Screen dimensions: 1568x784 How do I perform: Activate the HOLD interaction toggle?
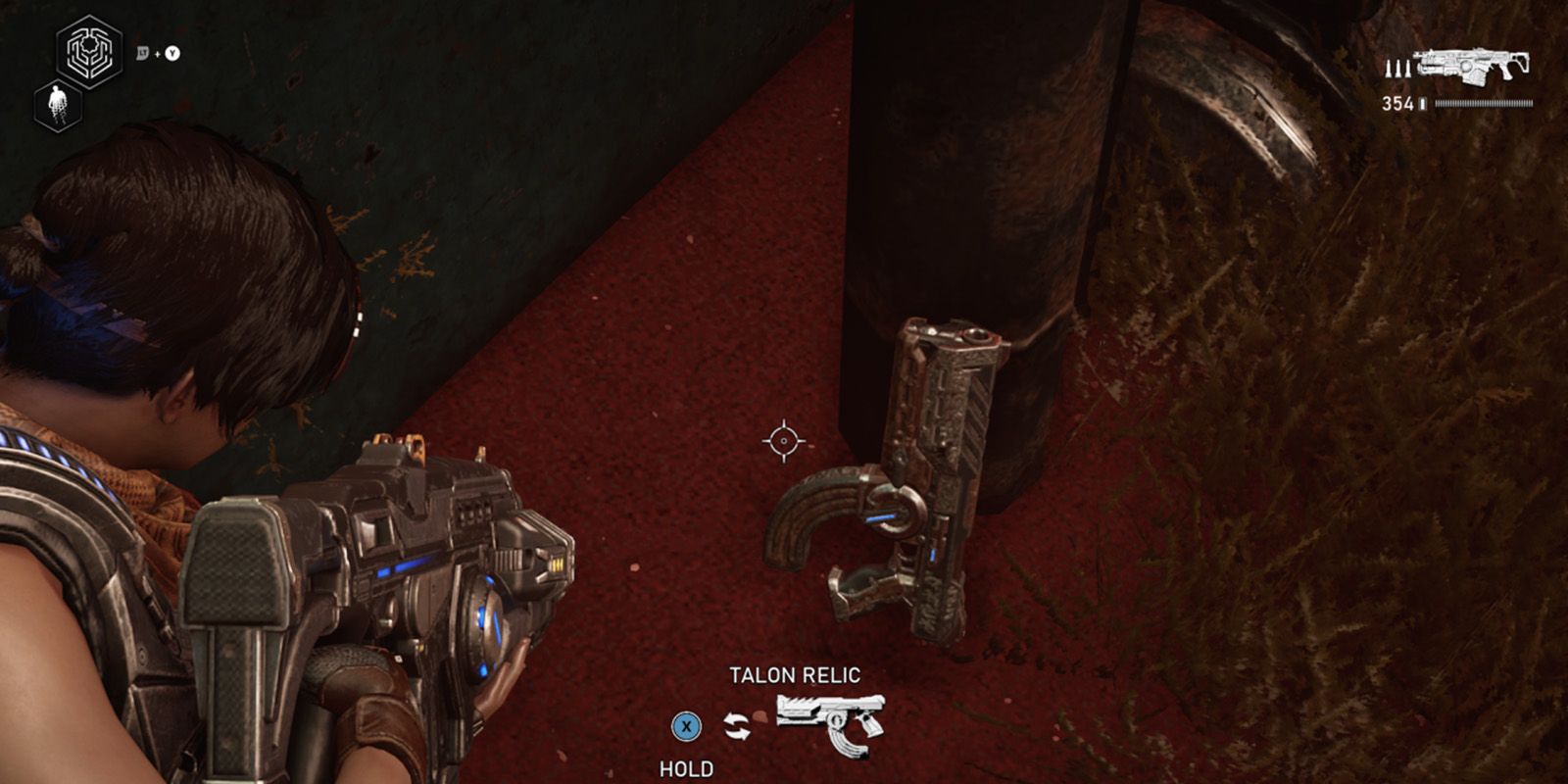[689, 727]
